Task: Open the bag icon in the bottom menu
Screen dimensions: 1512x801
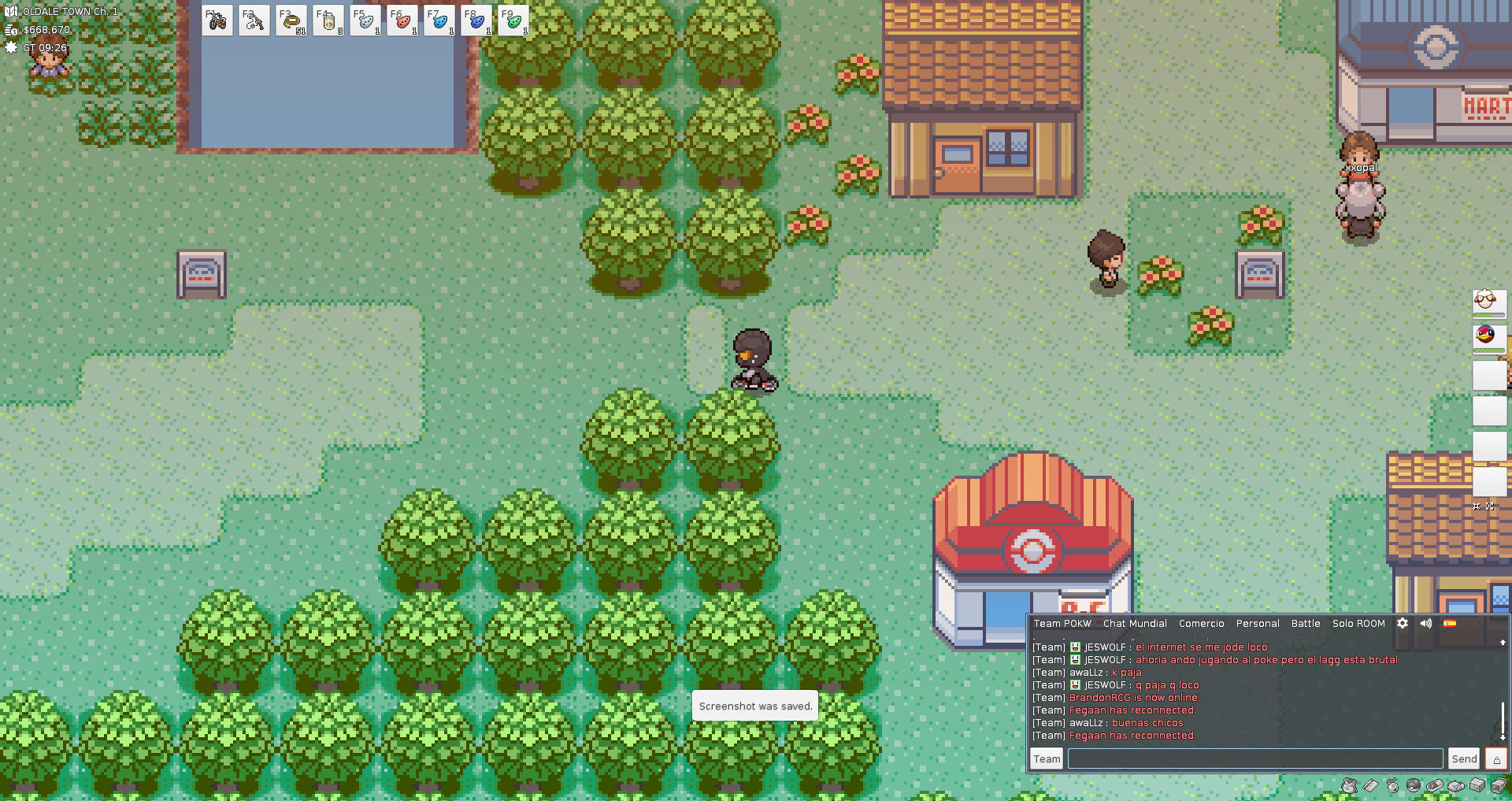Action: pos(1350,785)
